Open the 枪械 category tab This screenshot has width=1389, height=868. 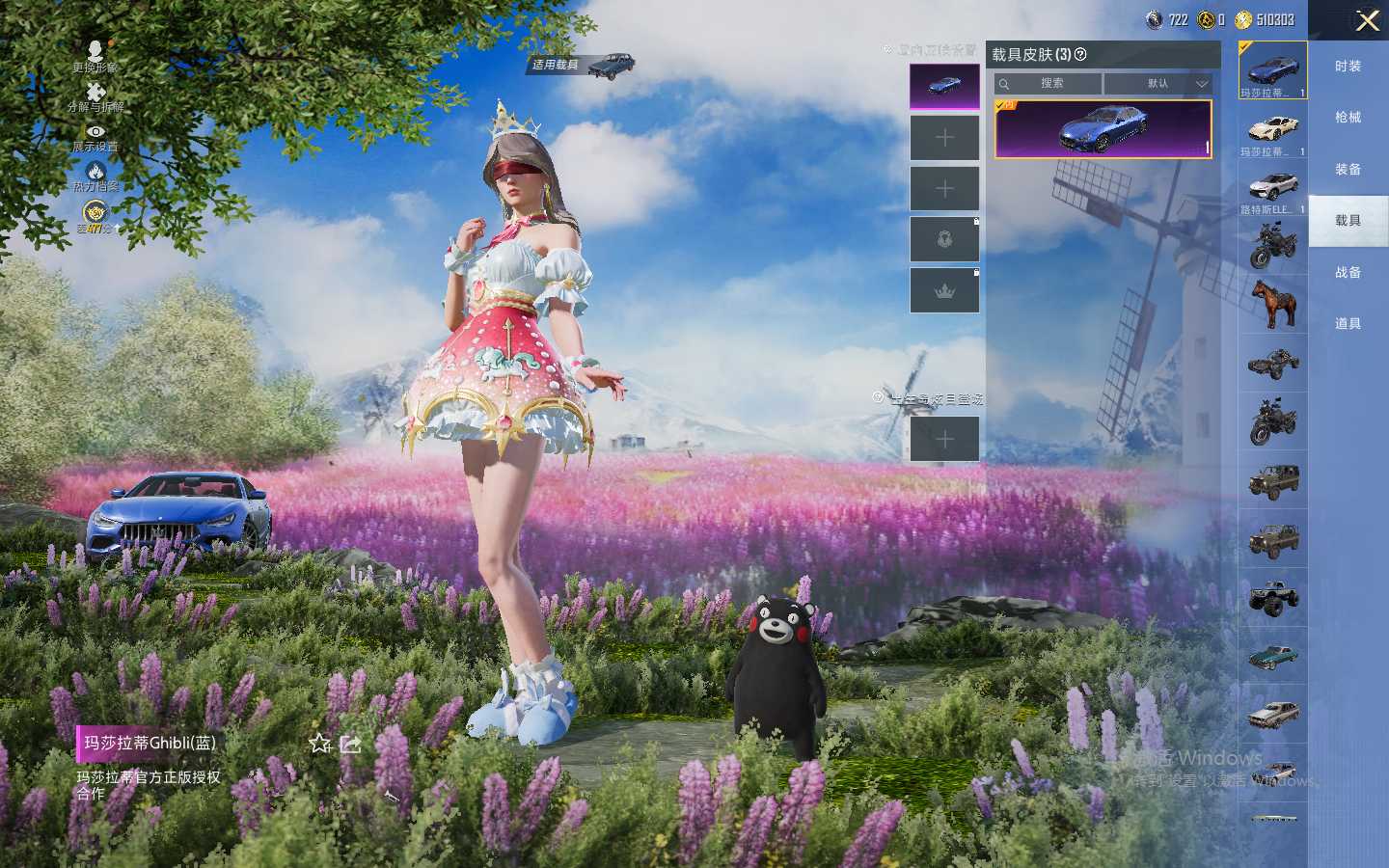[x=1348, y=117]
